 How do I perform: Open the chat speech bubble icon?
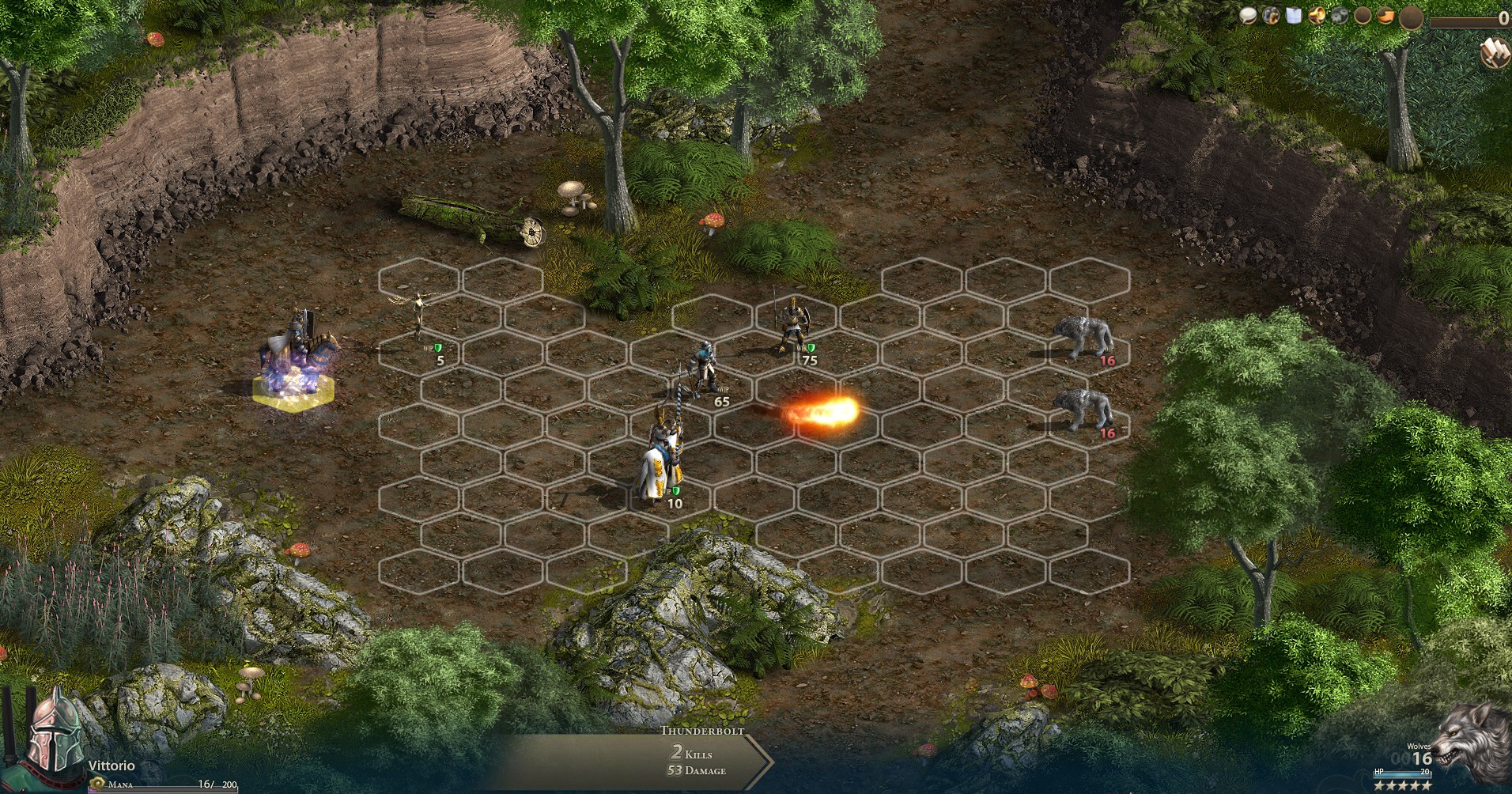click(1247, 14)
